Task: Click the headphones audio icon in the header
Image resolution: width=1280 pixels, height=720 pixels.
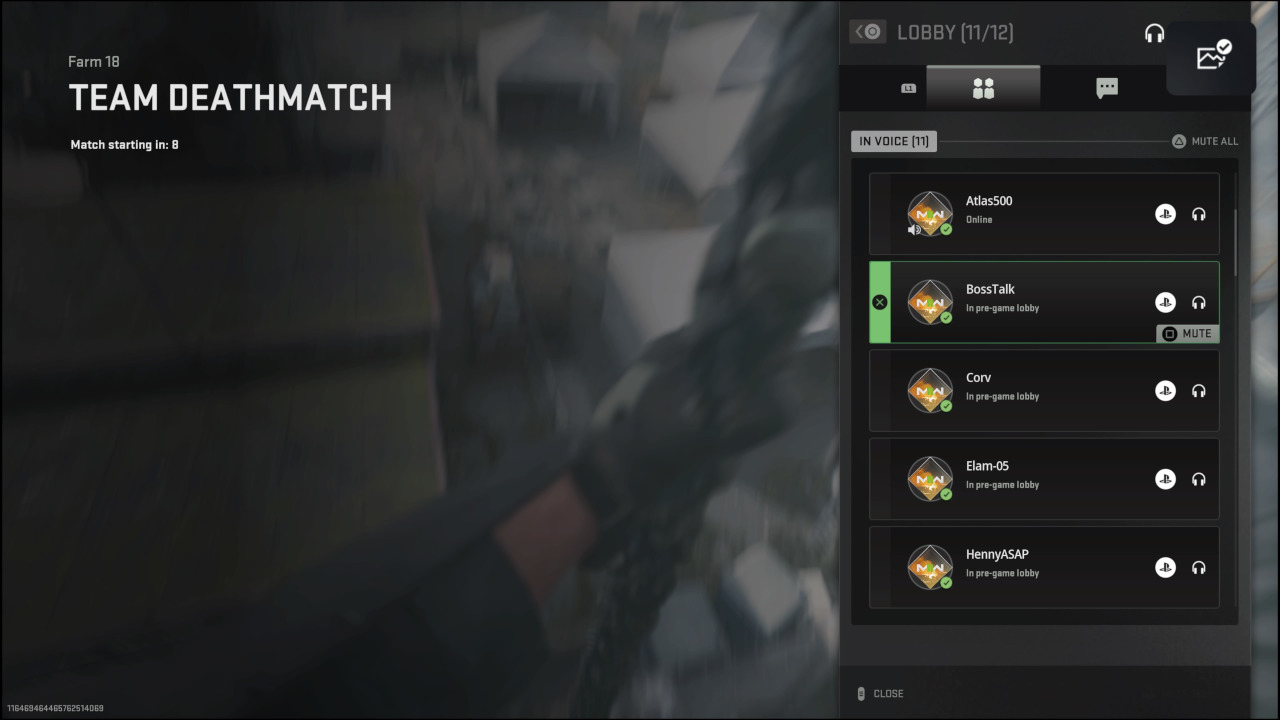Action: point(1154,32)
